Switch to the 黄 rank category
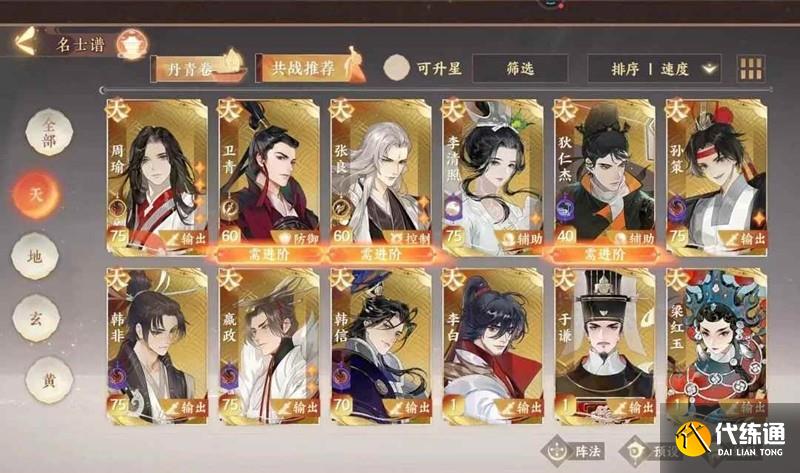This screenshot has width=800, height=473. coord(35,381)
